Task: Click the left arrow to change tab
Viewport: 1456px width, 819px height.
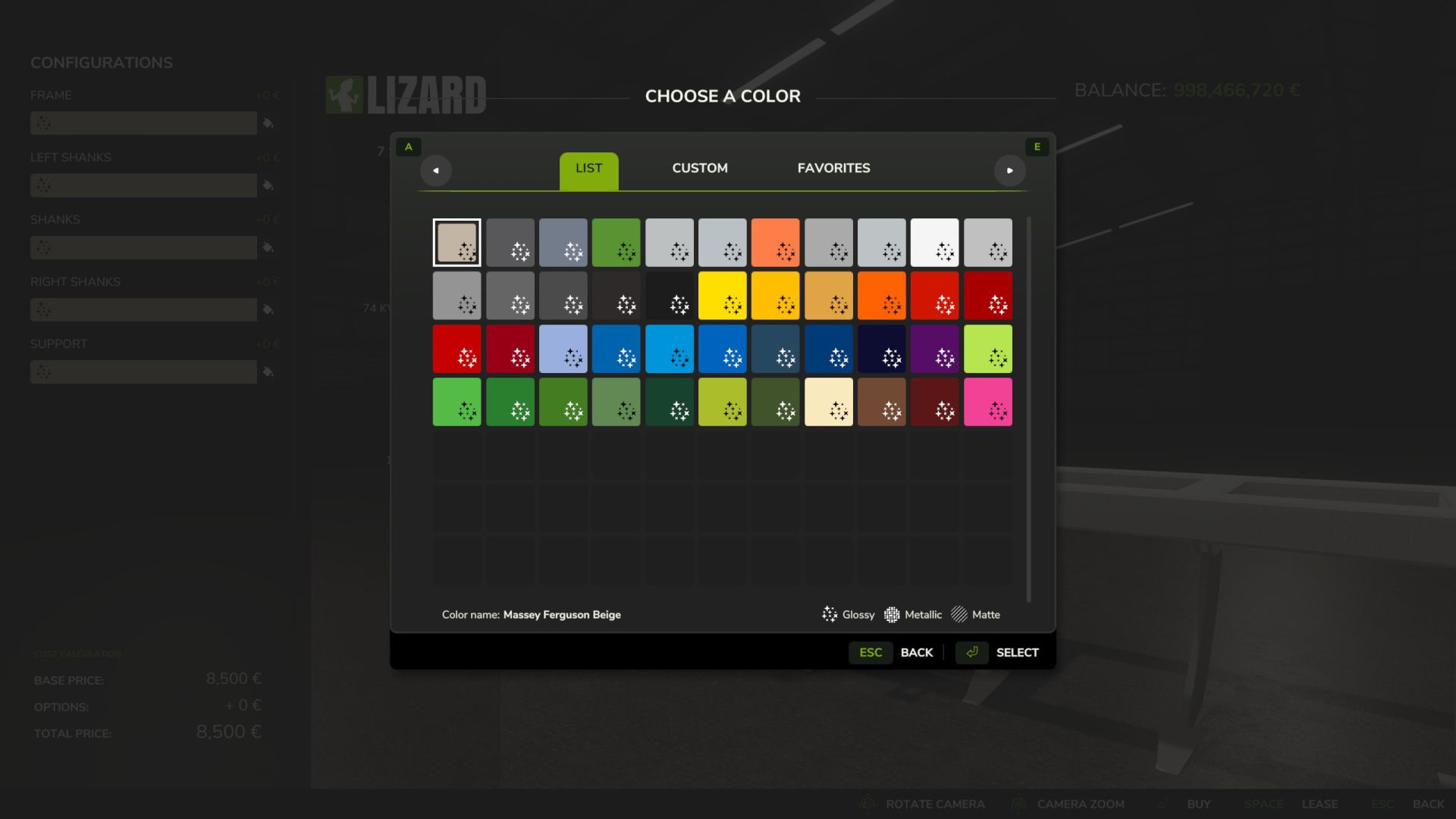Action: (x=436, y=171)
